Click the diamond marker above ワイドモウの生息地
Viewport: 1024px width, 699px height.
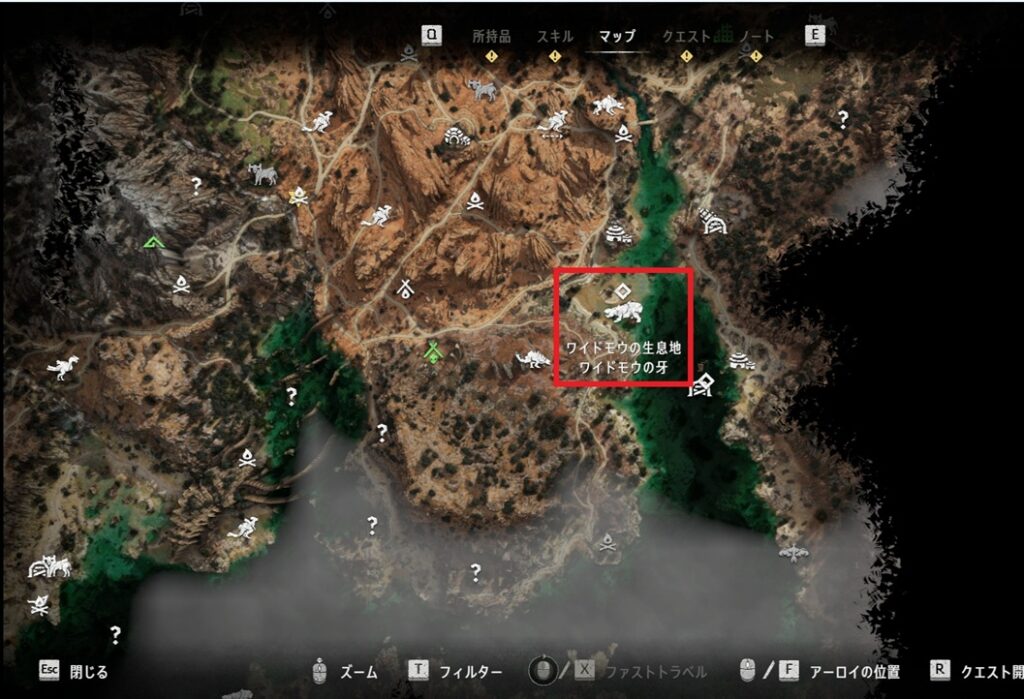point(622,290)
